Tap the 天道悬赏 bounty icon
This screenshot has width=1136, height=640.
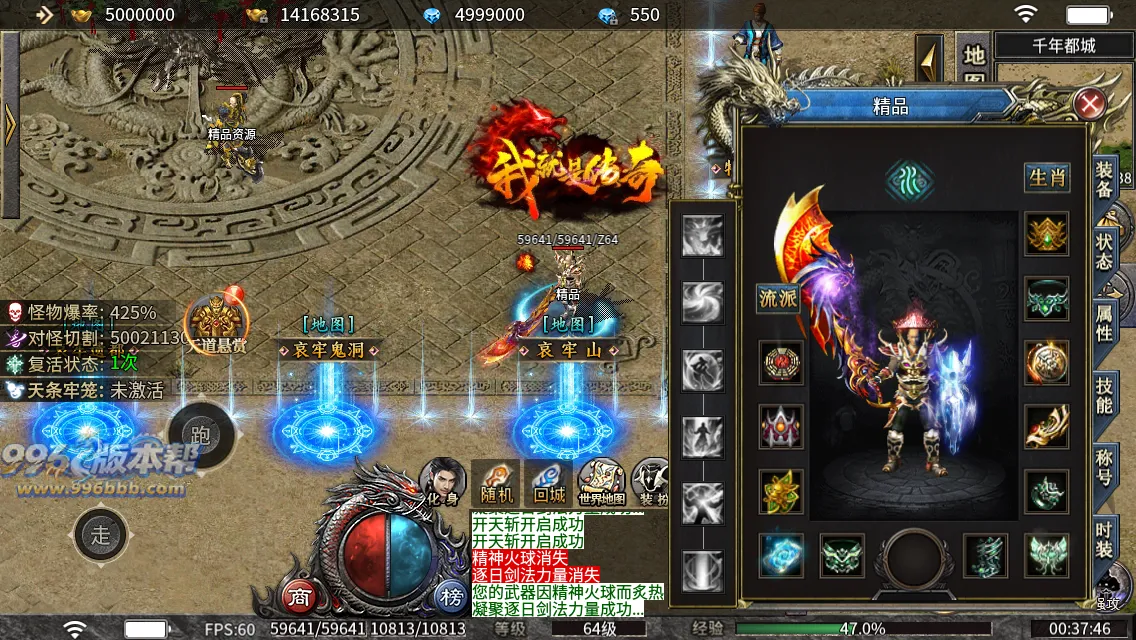pos(216,324)
